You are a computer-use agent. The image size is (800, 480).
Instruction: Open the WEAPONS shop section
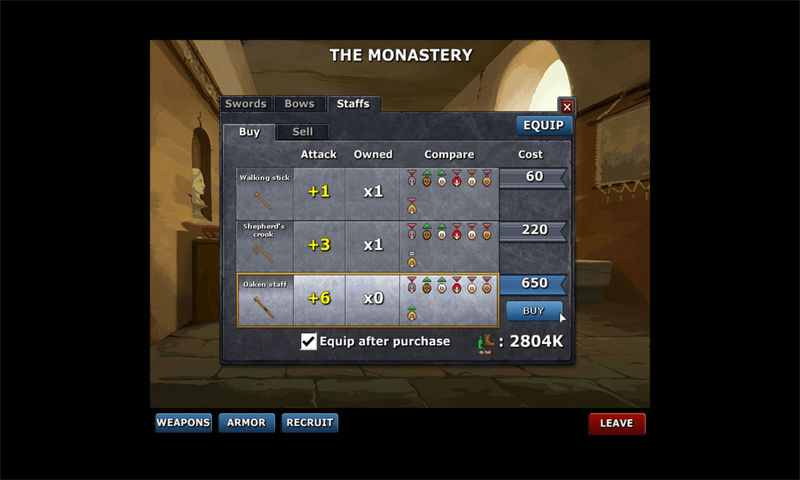click(x=183, y=423)
